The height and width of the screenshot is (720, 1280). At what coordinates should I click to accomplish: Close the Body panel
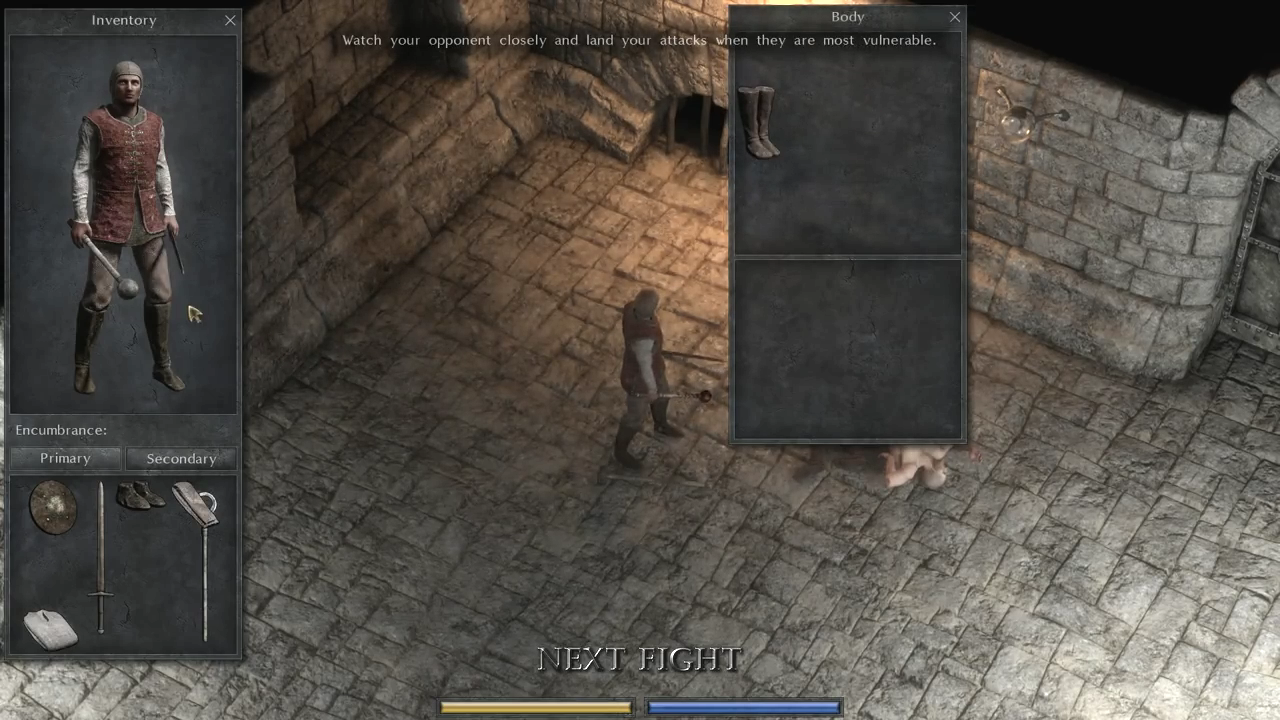(954, 17)
